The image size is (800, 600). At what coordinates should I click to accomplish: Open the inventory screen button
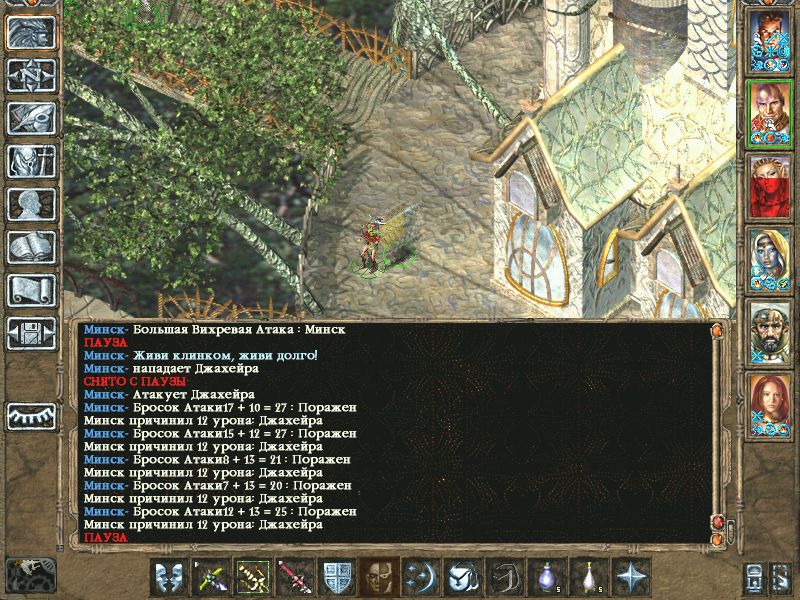pos(31,161)
